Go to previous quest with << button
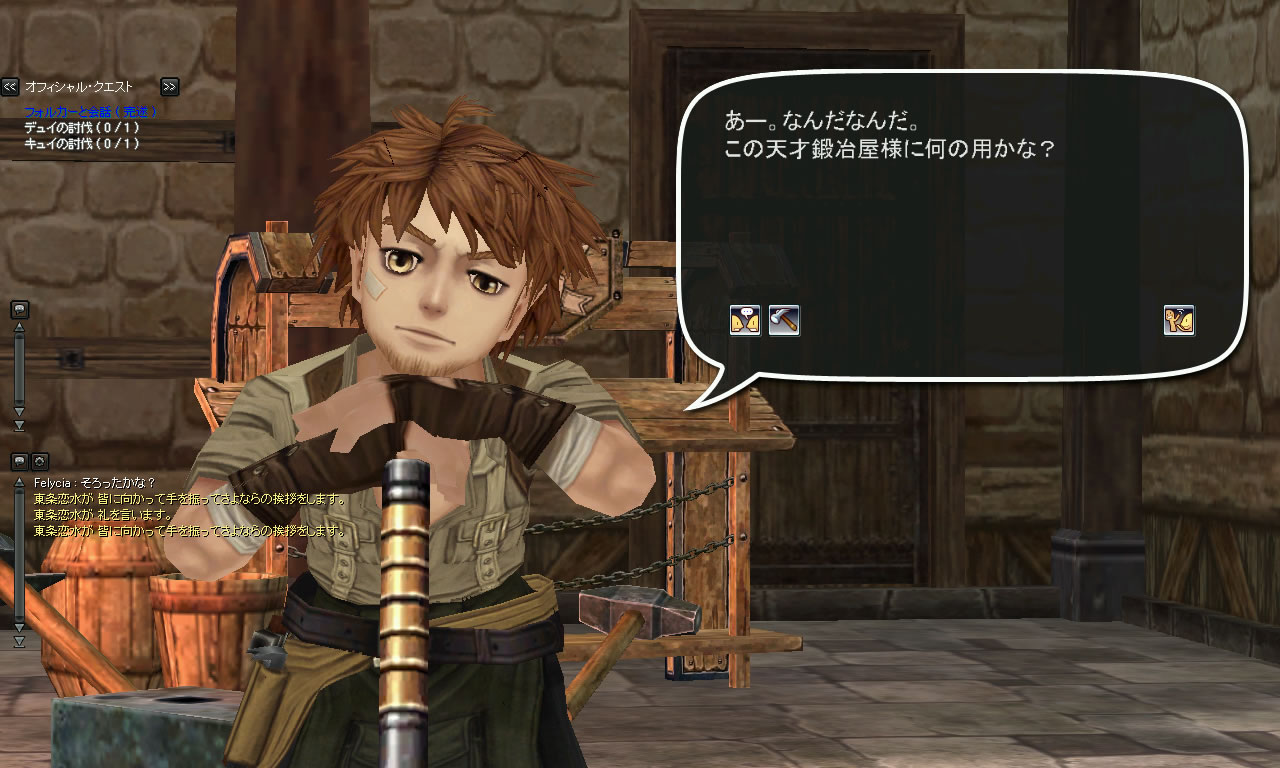 pyautogui.click(x=10, y=87)
